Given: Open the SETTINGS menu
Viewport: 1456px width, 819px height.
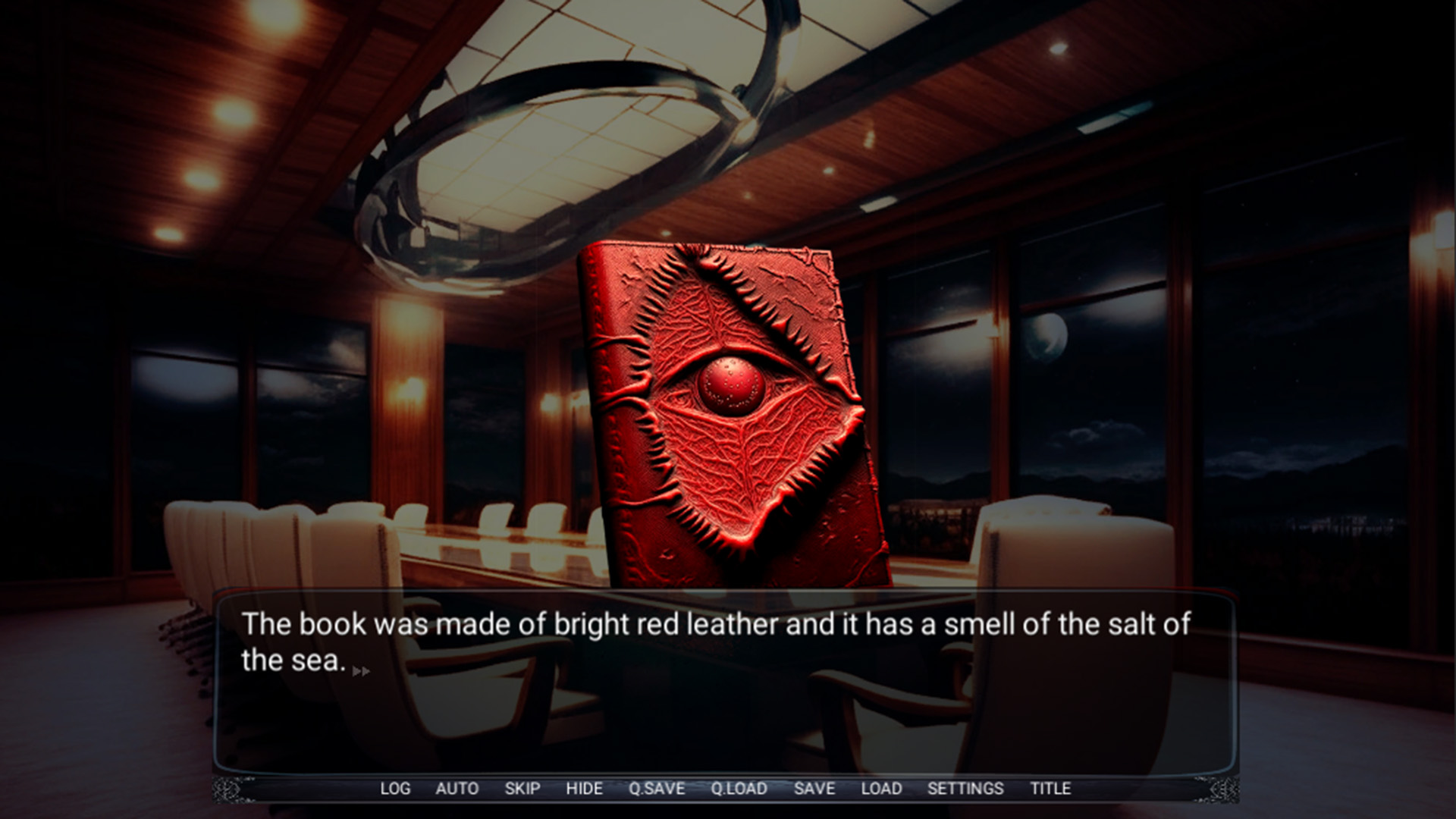Looking at the screenshot, I should [967, 789].
